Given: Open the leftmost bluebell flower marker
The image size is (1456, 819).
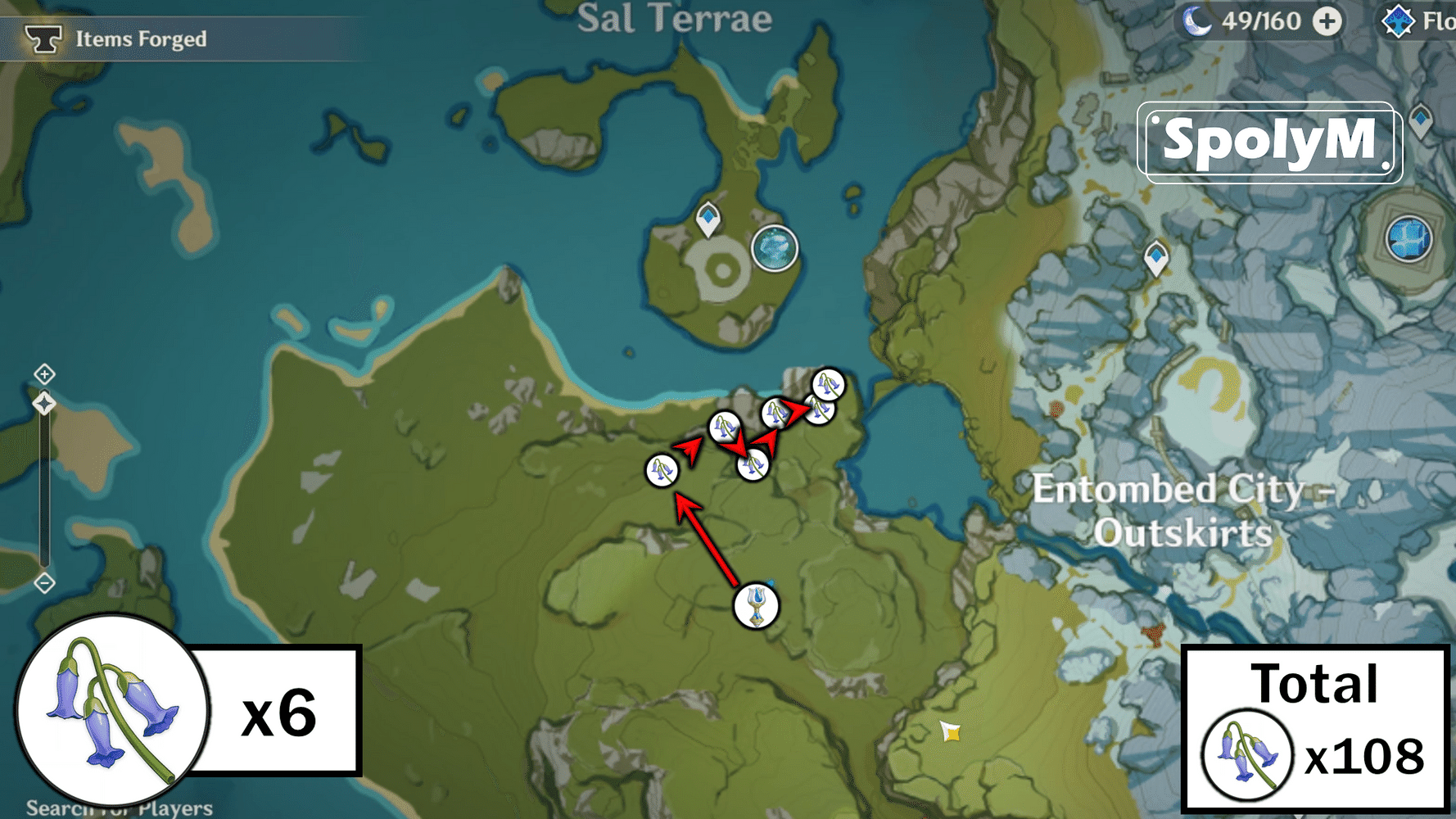Looking at the screenshot, I should pos(660,468).
